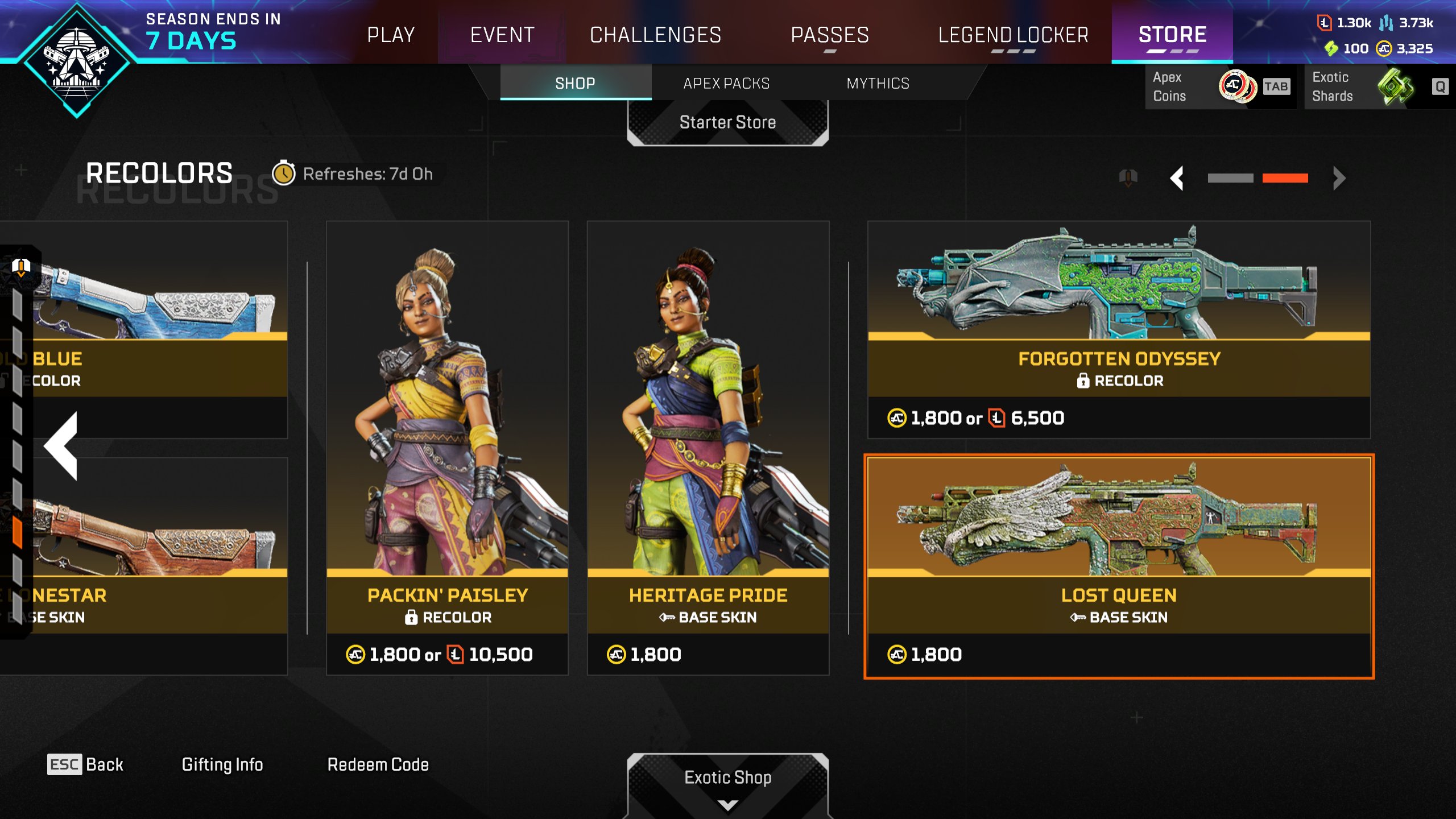Jump up to the Starter Store section
The height and width of the screenshot is (819, 1456).
(x=727, y=122)
